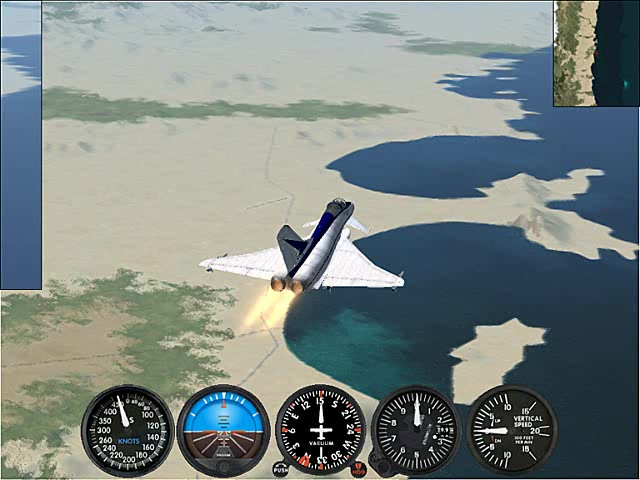Click the red HDG knob
640x480 pixels.
click(x=359, y=467)
